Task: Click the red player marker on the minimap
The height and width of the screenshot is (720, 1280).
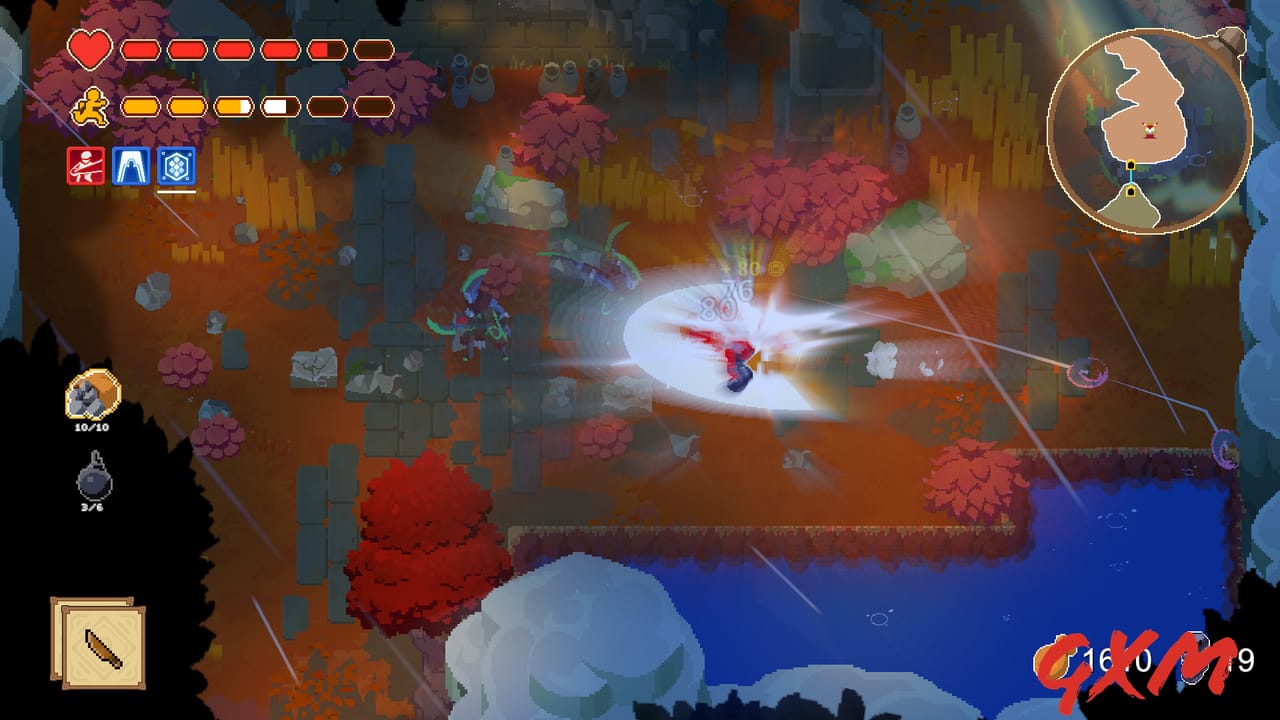Action: pos(1150,131)
